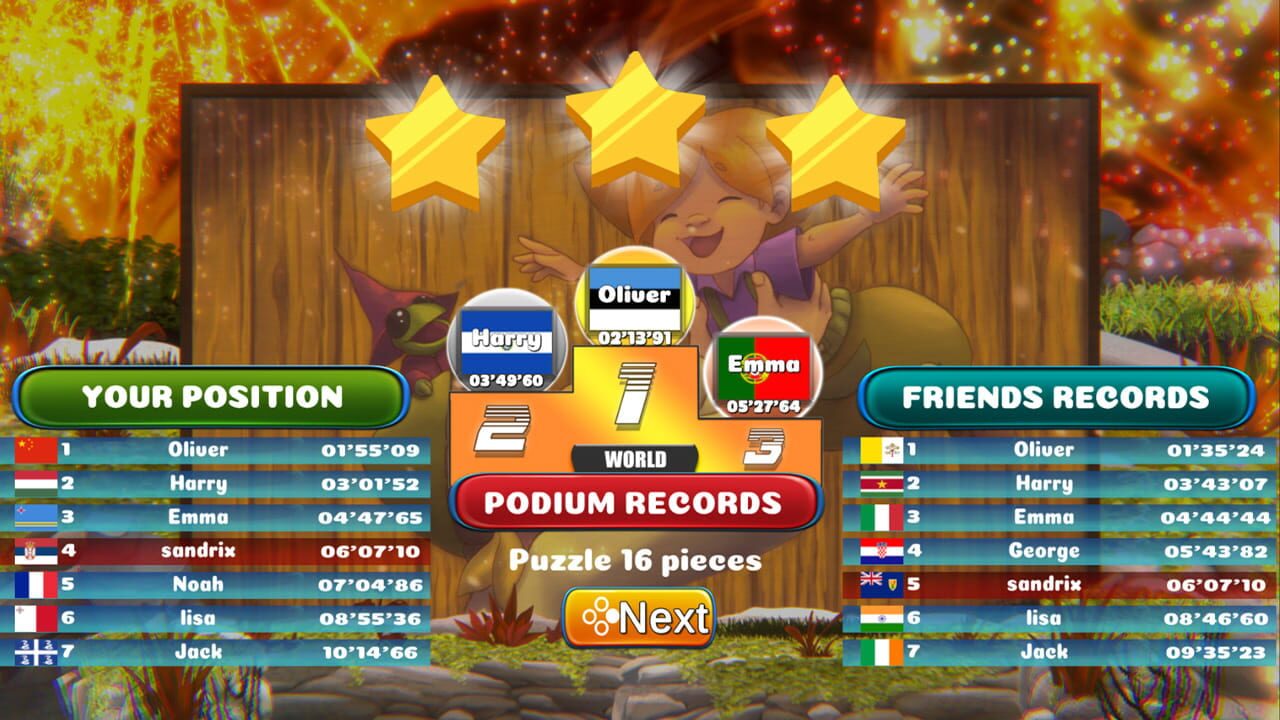Click the Vatican flag beside Oliver in Friends Records
This screenshot has width=1280, height=720.
point(880,449)
